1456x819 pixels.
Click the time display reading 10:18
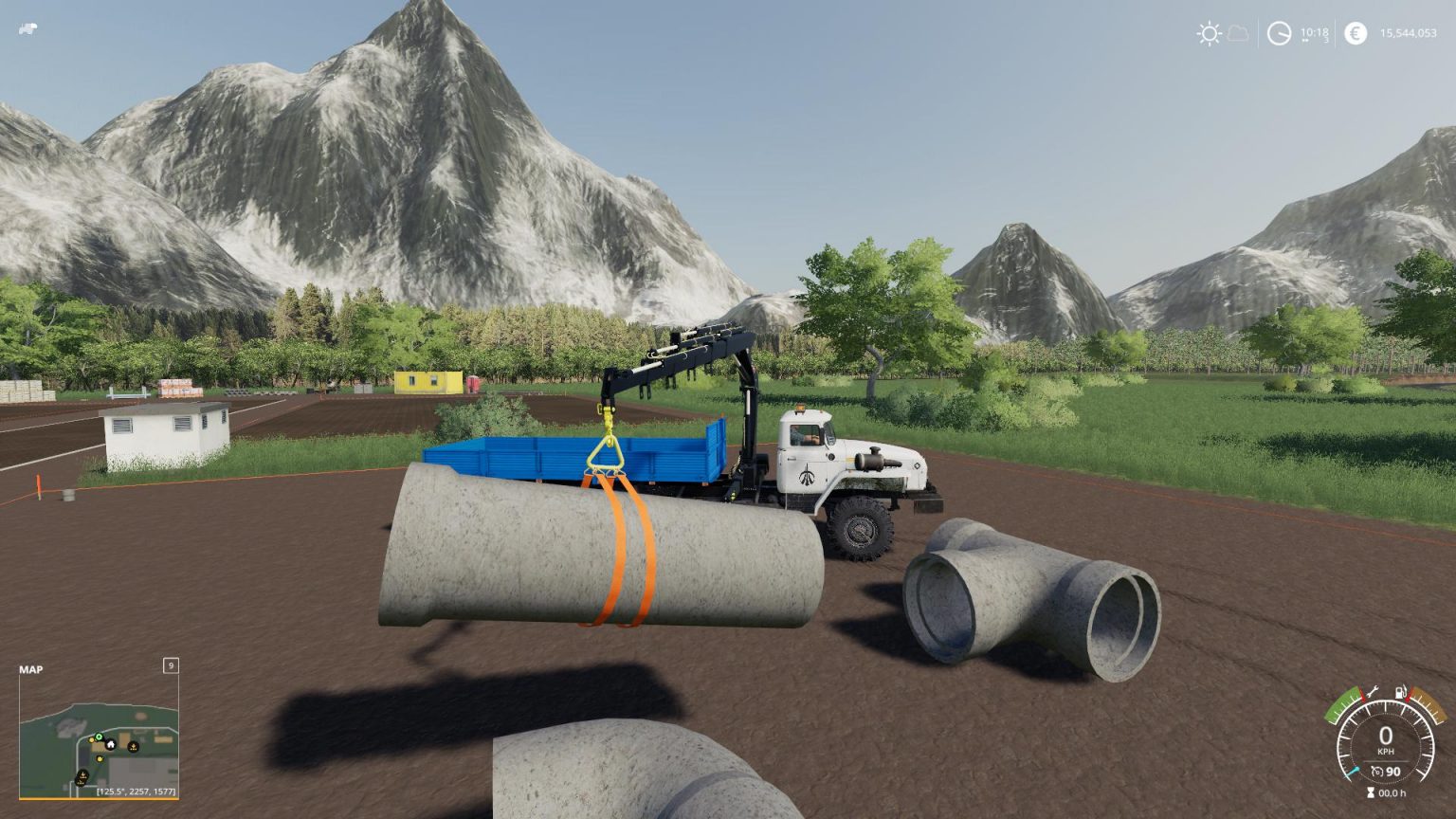1315,33
